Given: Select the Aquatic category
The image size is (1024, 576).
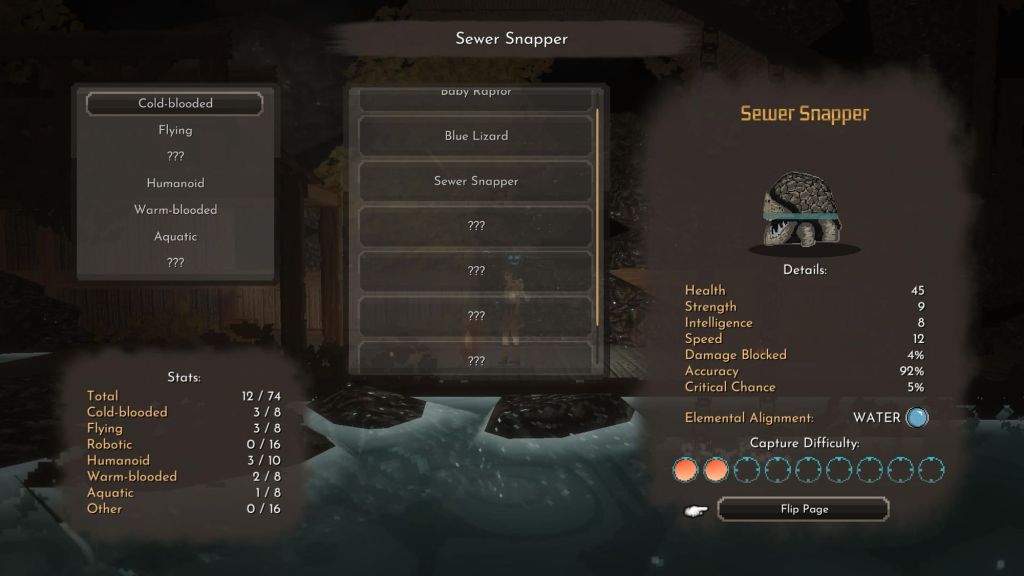Looking at the screenshot, I should coord(175,236).
